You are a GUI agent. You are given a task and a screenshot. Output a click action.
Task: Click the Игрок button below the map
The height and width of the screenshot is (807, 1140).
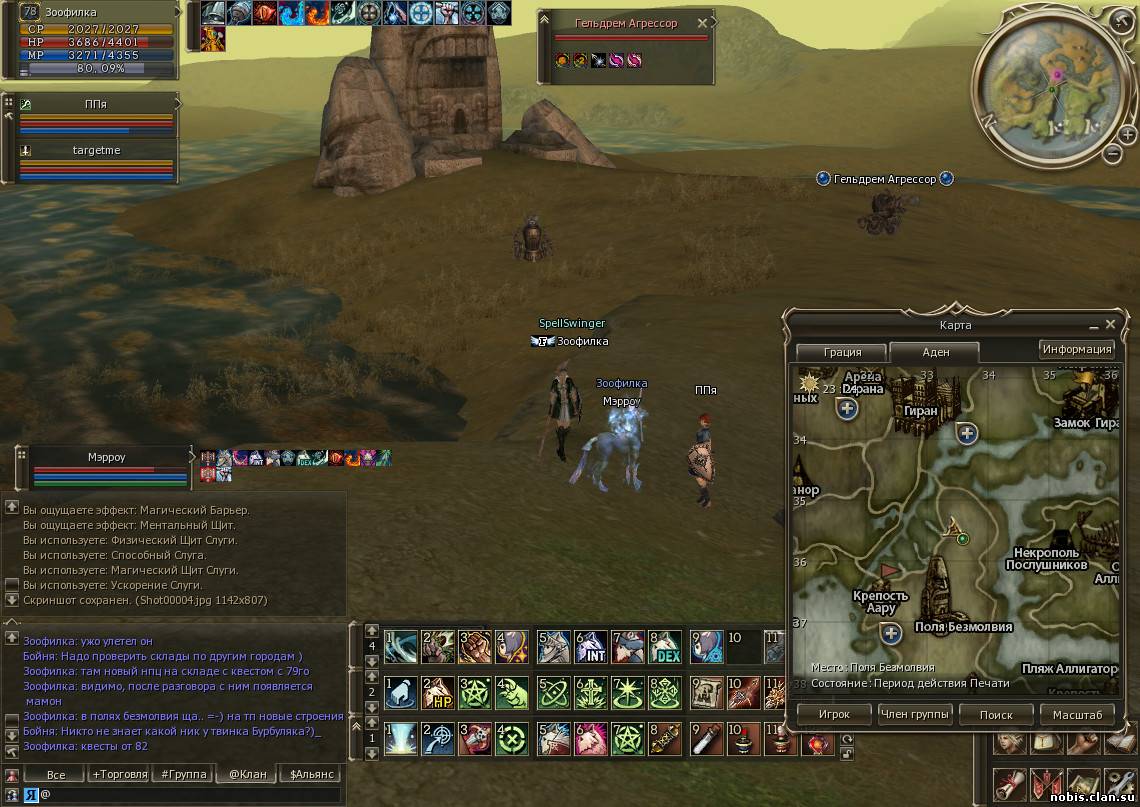(x=833, y=714)
